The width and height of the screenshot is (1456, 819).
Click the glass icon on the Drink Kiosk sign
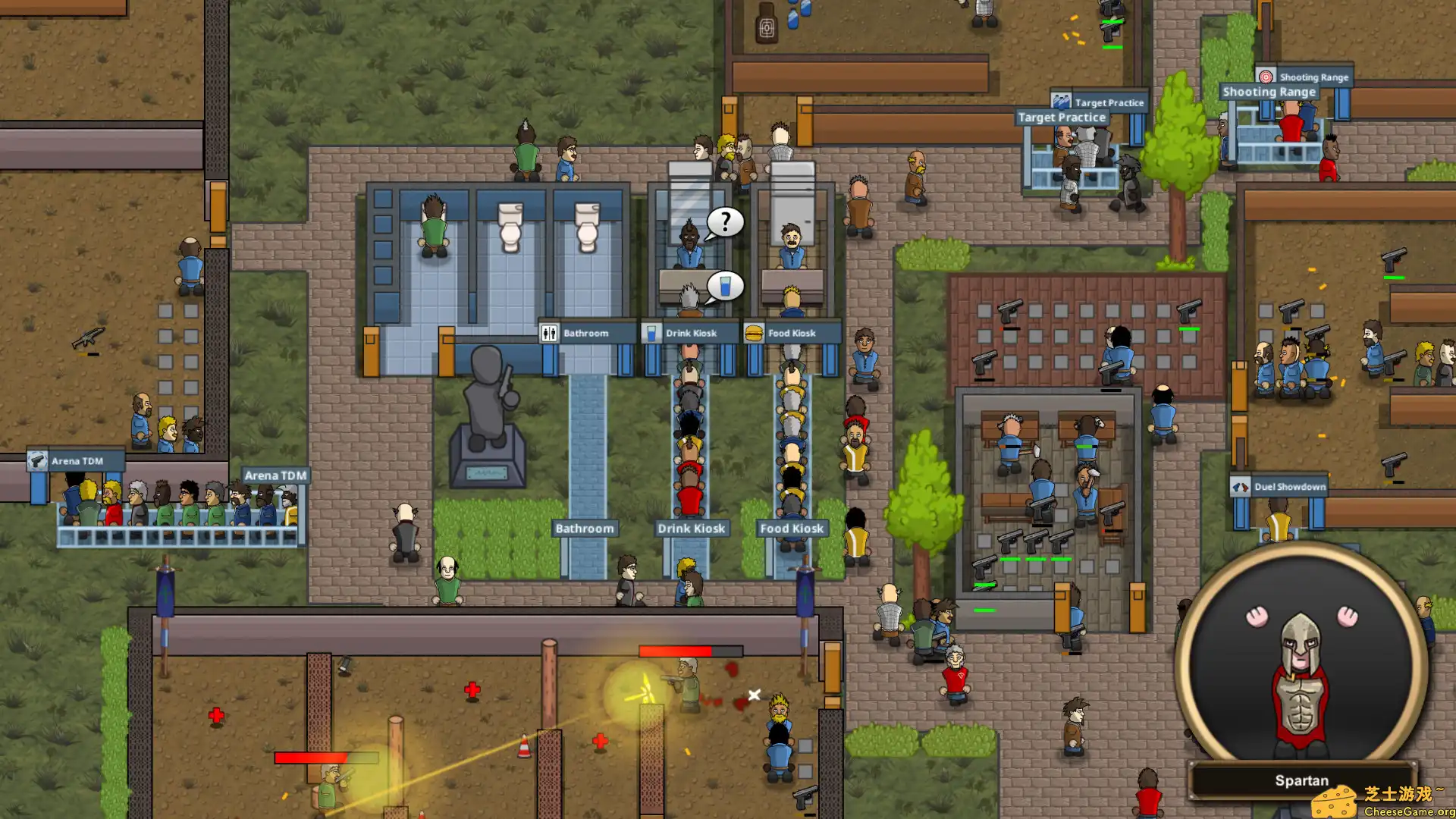click(652, 332)
